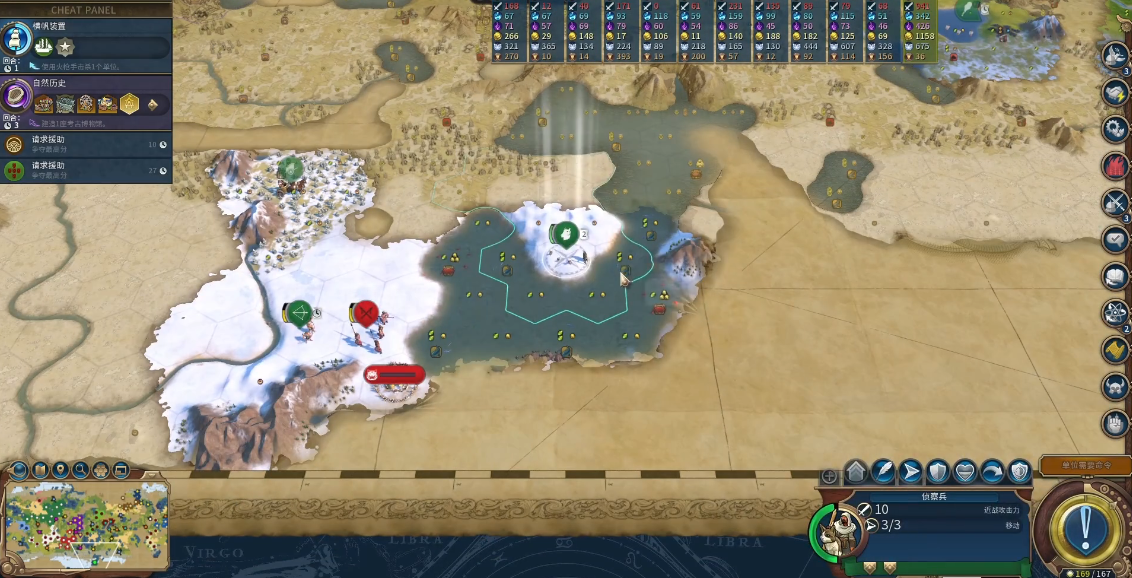The image size is (1132, 578).
Task: Activate the feather automate-explore action
Action: click(x=884, y=471)
